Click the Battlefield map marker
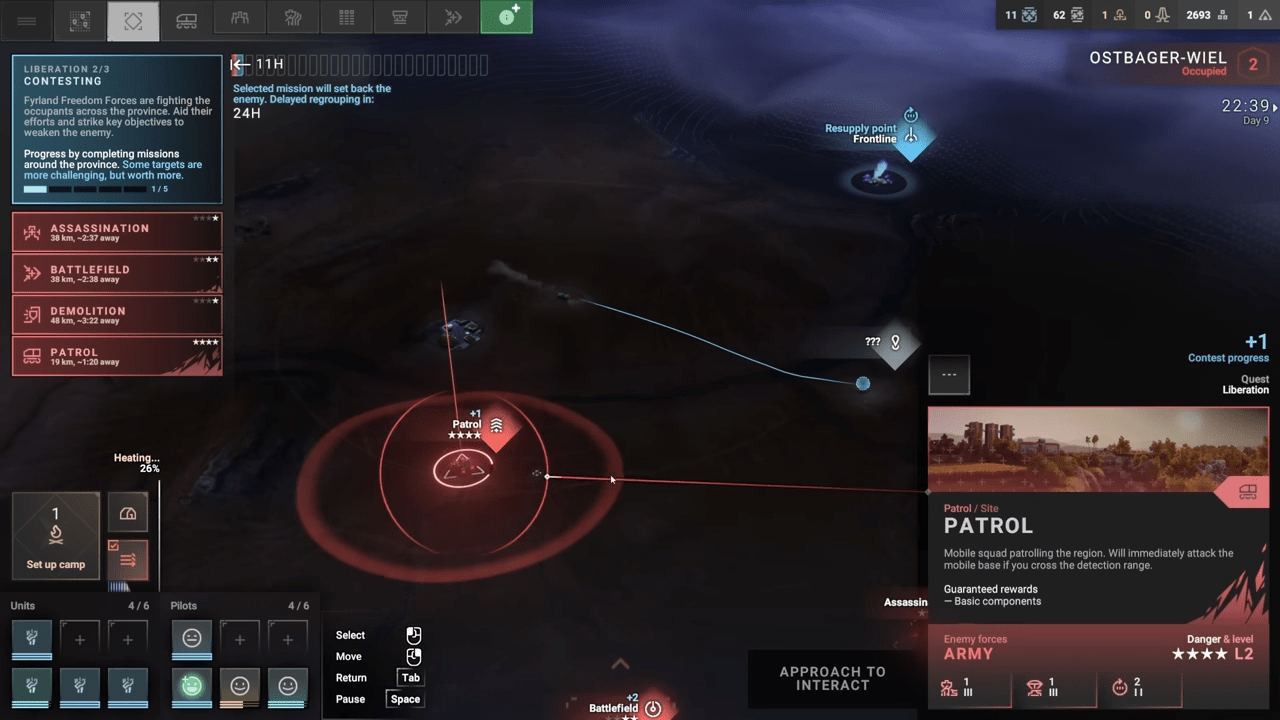This screenshot has width=1280, height=720. [x=652, y=708]
